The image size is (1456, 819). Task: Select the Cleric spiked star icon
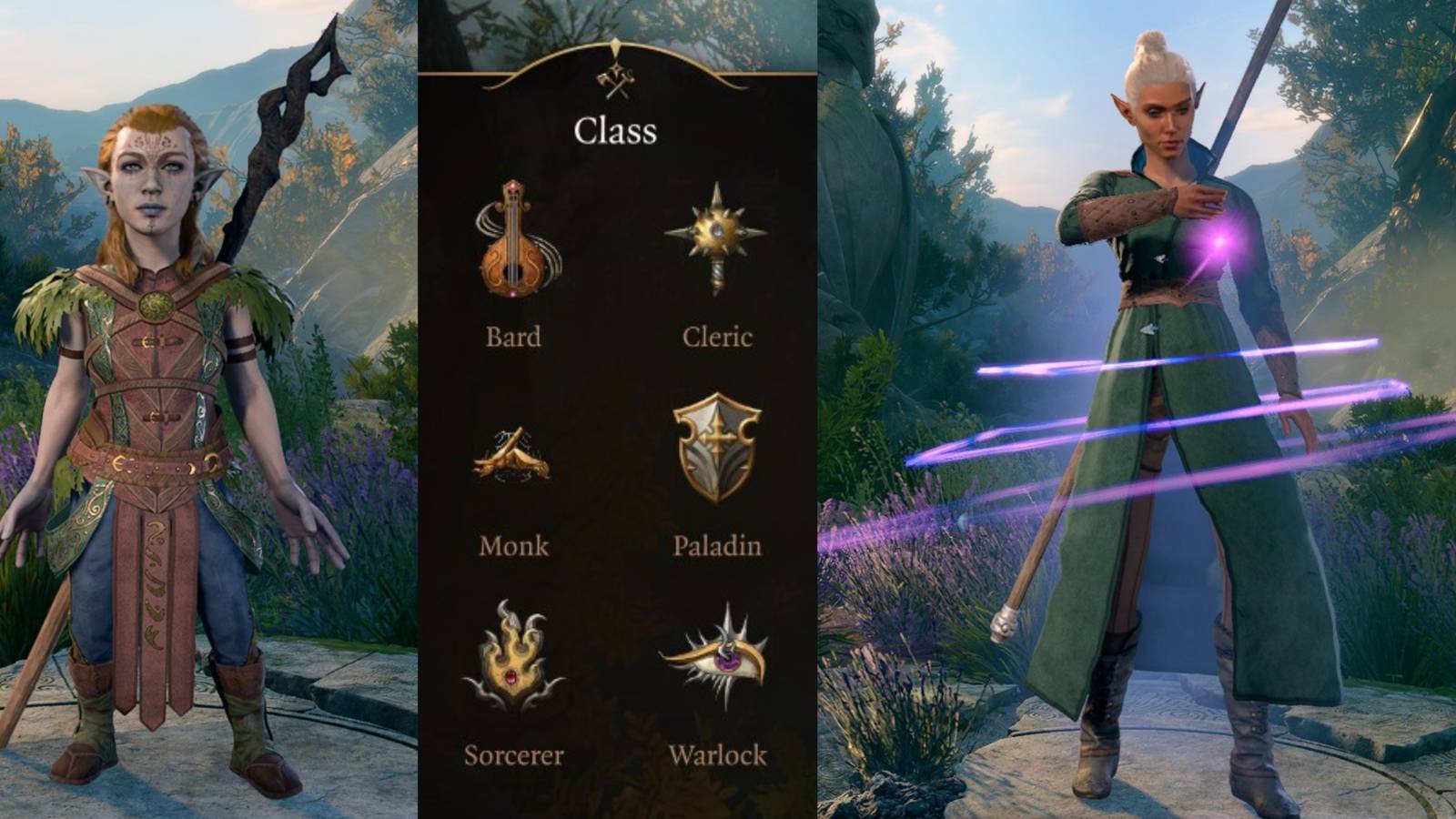tap(717, 232)
